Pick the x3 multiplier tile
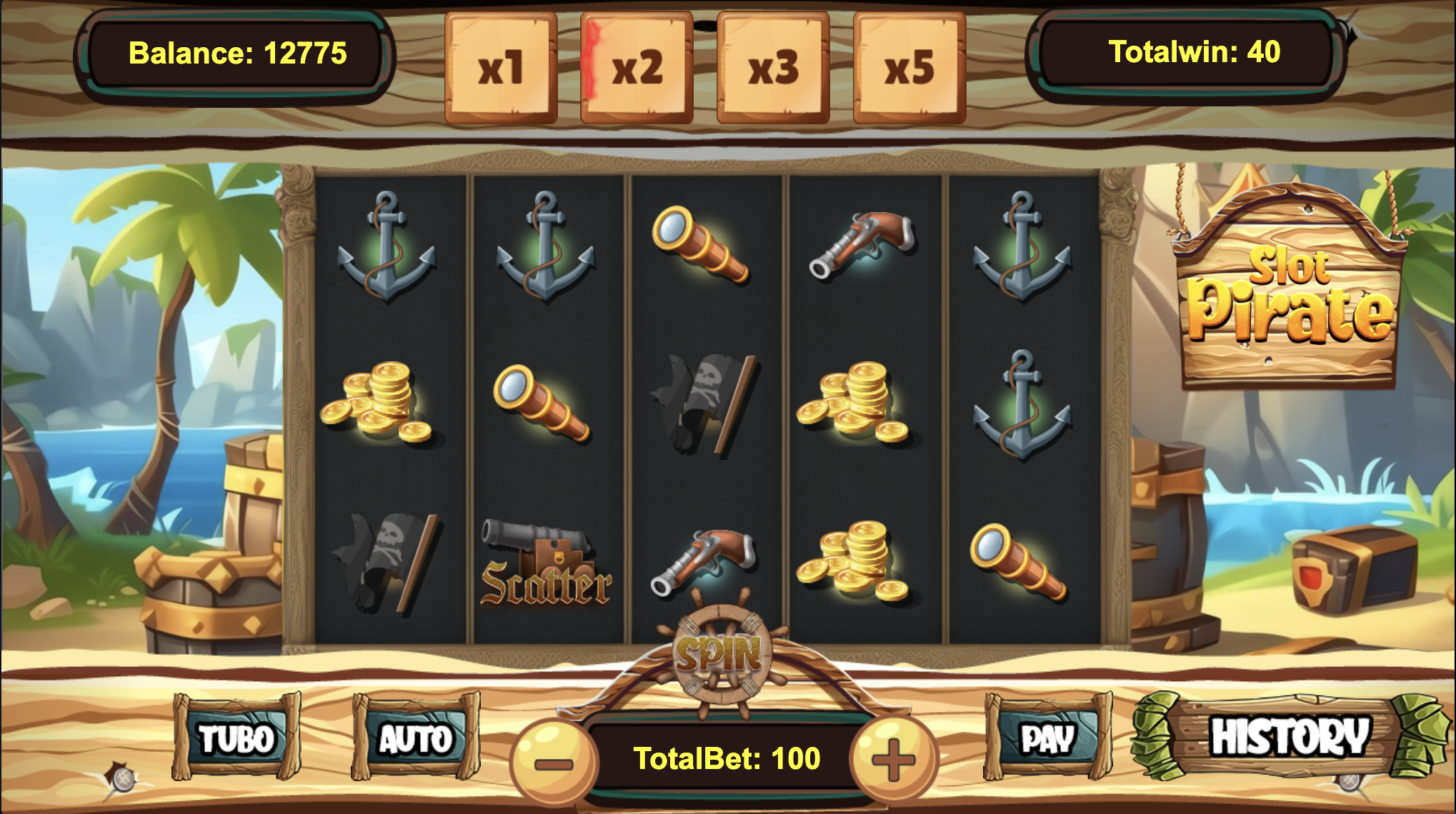Screen dimensions: 1456x814 click(x=773, y=68)
